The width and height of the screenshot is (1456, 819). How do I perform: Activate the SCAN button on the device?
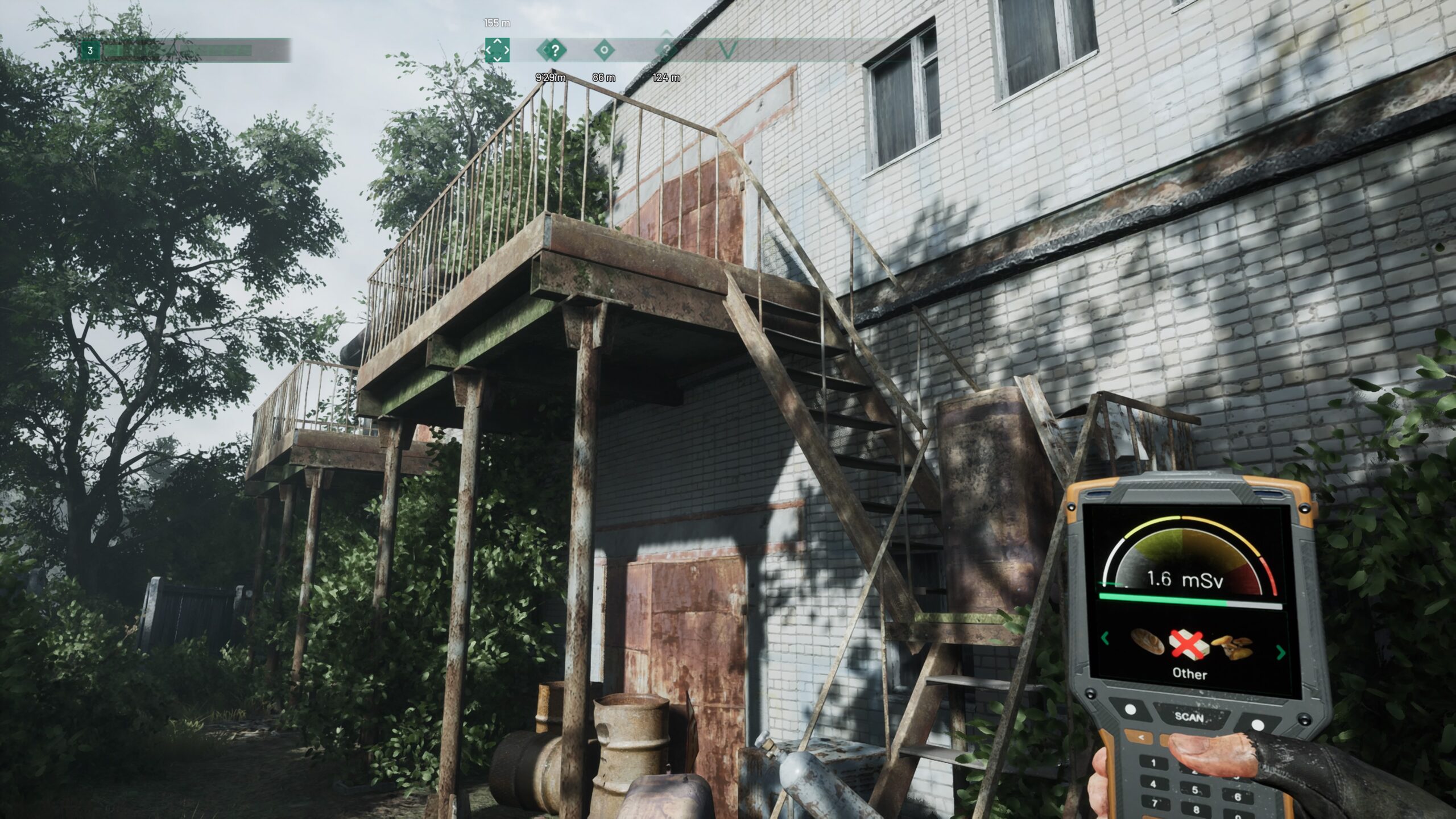pos(1189,717)
